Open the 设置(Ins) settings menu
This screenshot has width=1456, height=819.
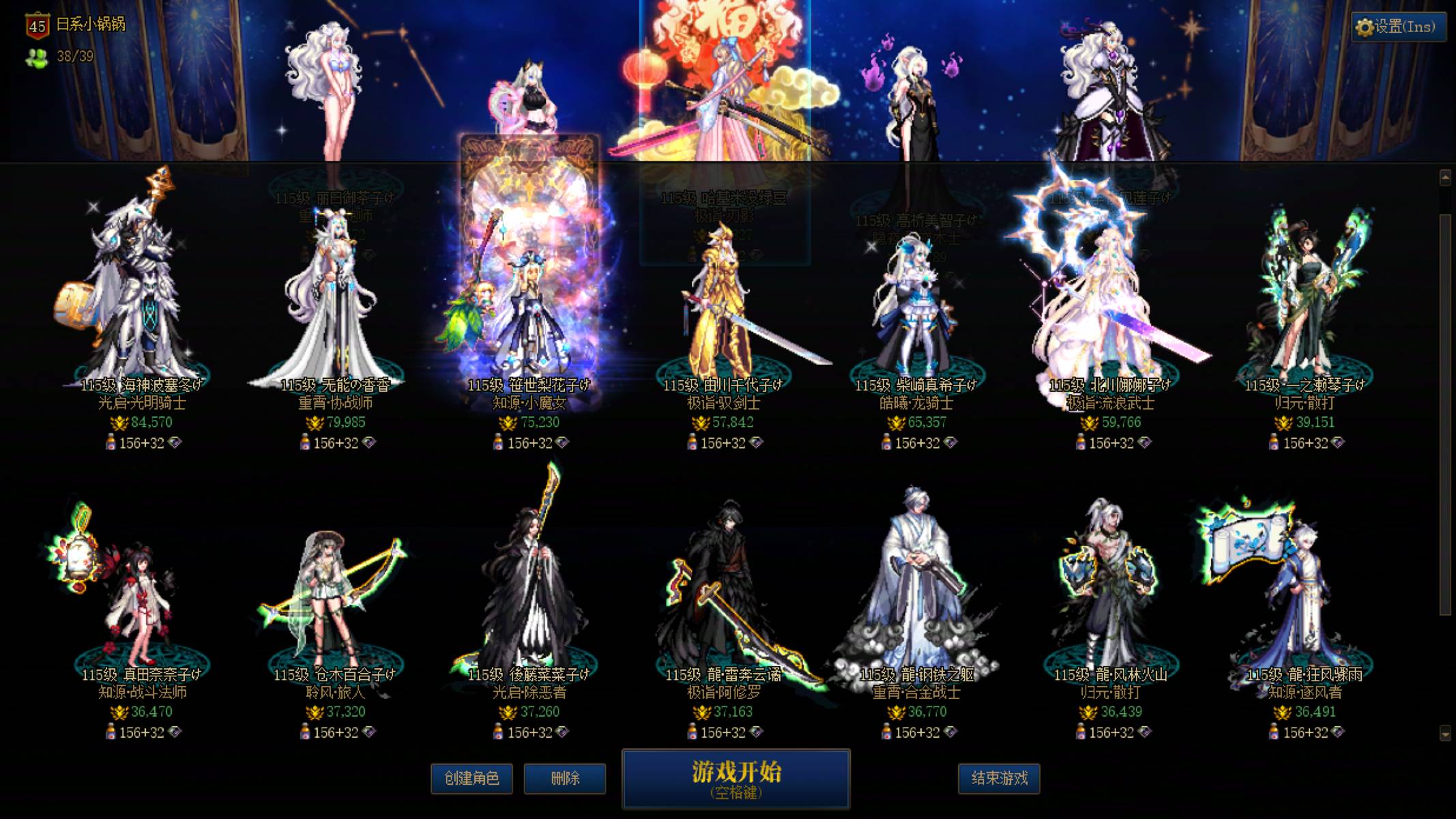point(1400,29)
